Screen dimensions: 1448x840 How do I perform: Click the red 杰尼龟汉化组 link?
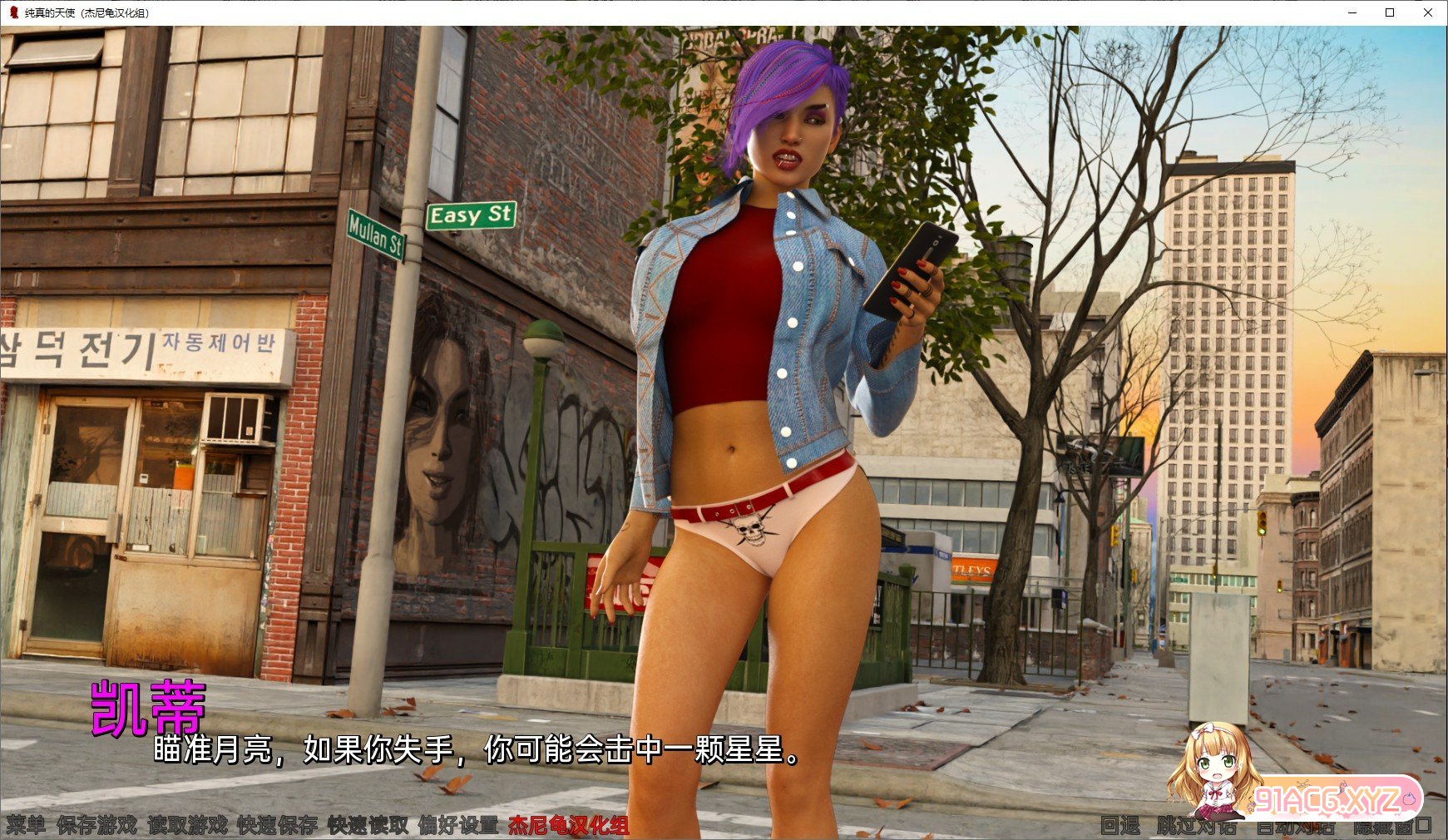tap(568, 825)
